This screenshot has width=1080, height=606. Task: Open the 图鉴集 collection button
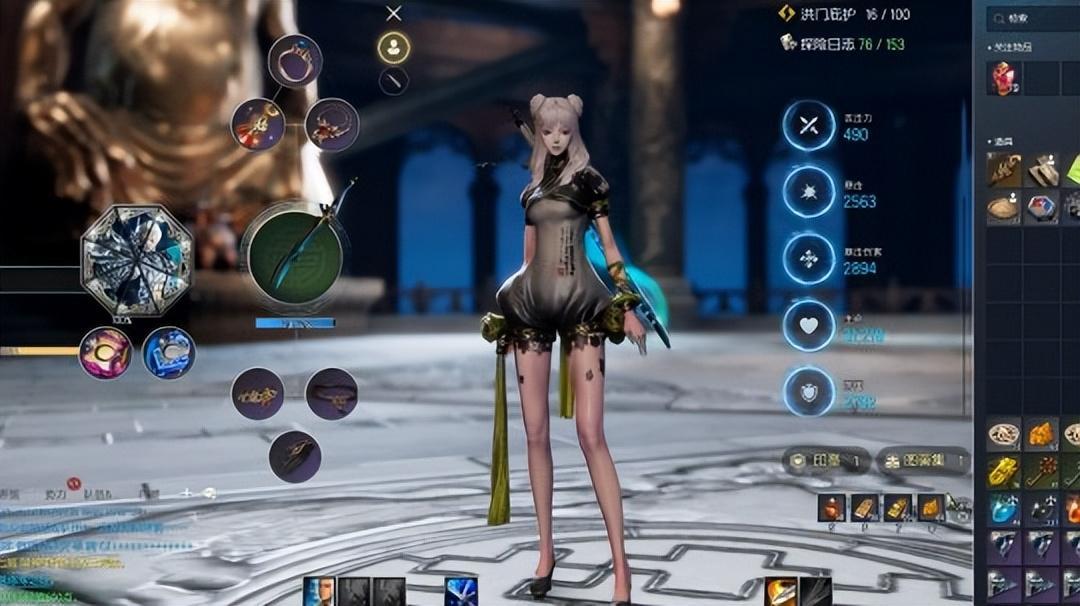click(922, 461)
